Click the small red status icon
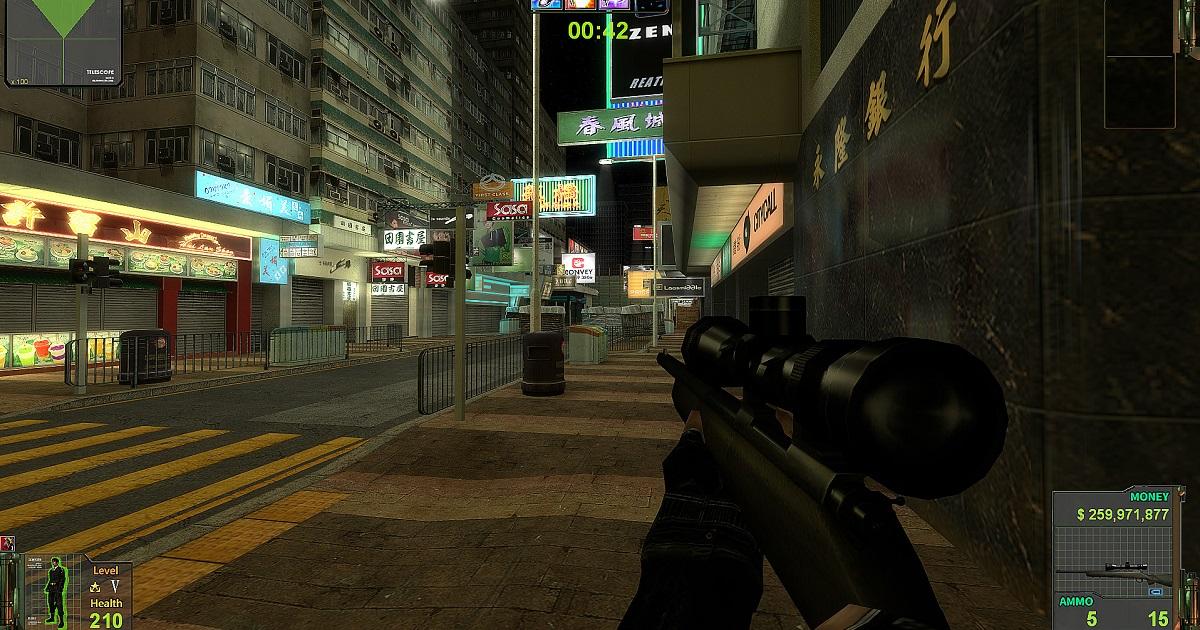 coord(8,543)
